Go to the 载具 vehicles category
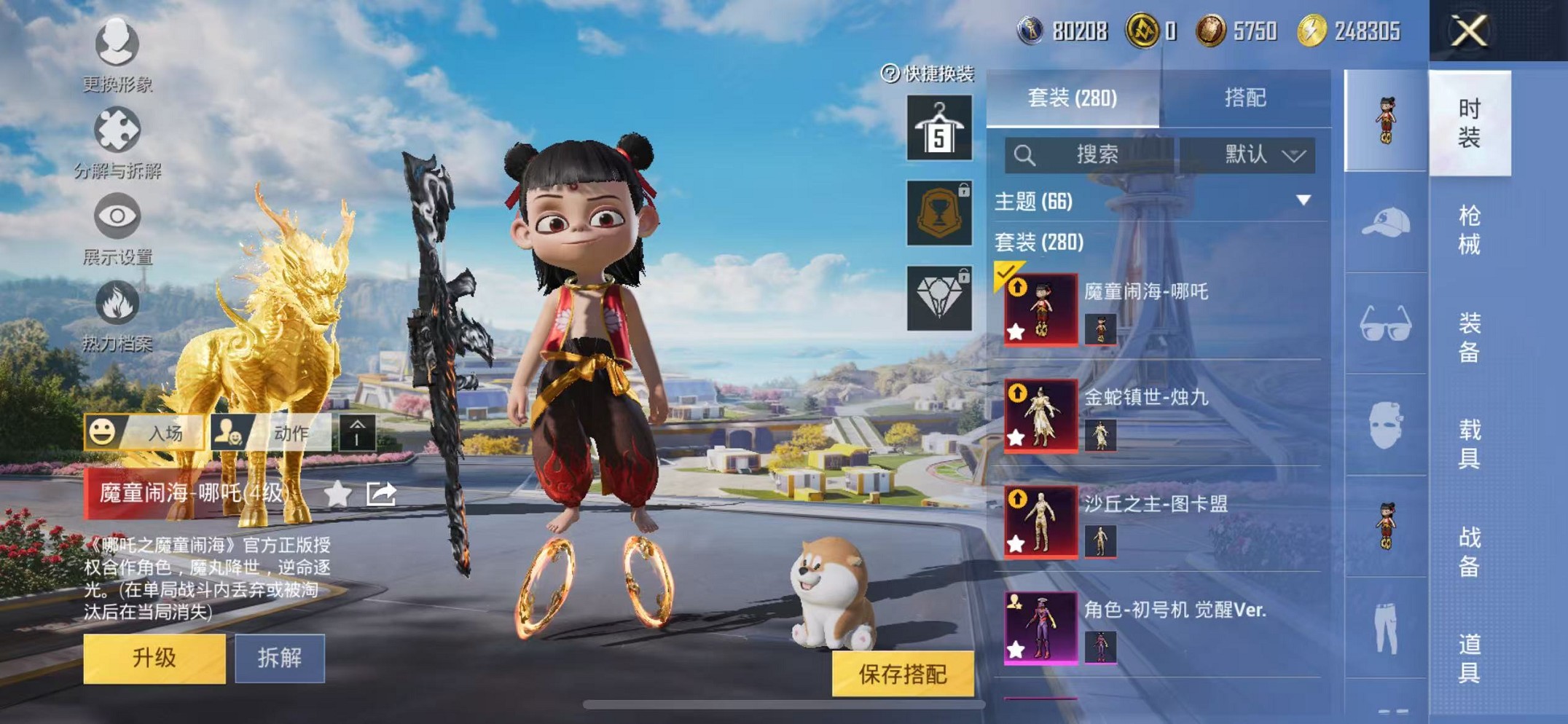The image size is (1568, 724). [1469, 444]
